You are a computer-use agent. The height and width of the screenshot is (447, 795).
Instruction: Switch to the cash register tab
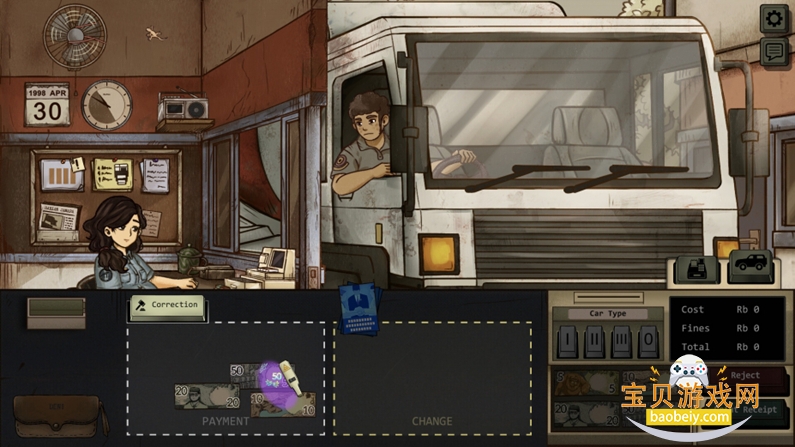pos(698,268)
